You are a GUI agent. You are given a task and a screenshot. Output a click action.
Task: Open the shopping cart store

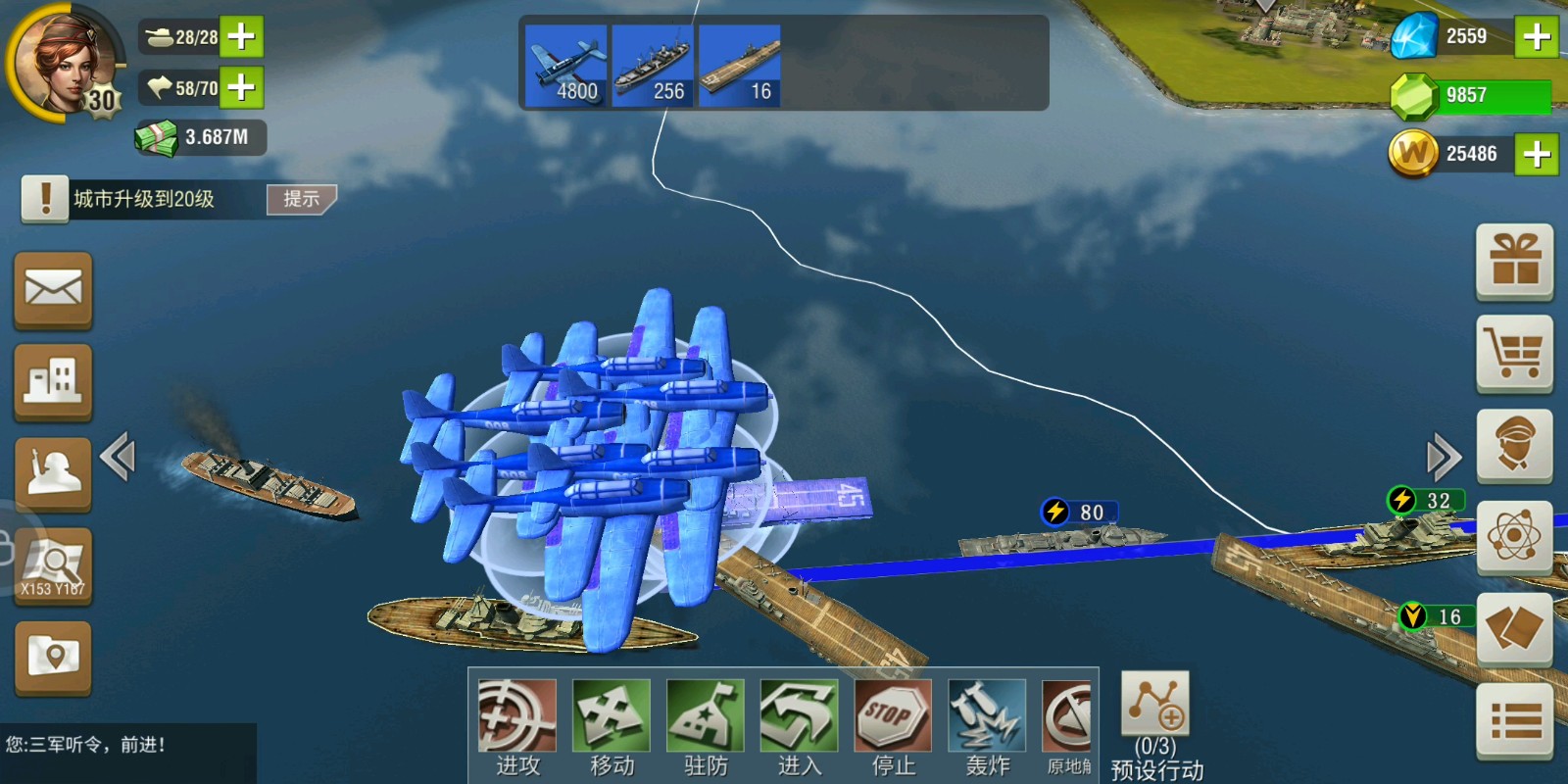coord(1514,353)
